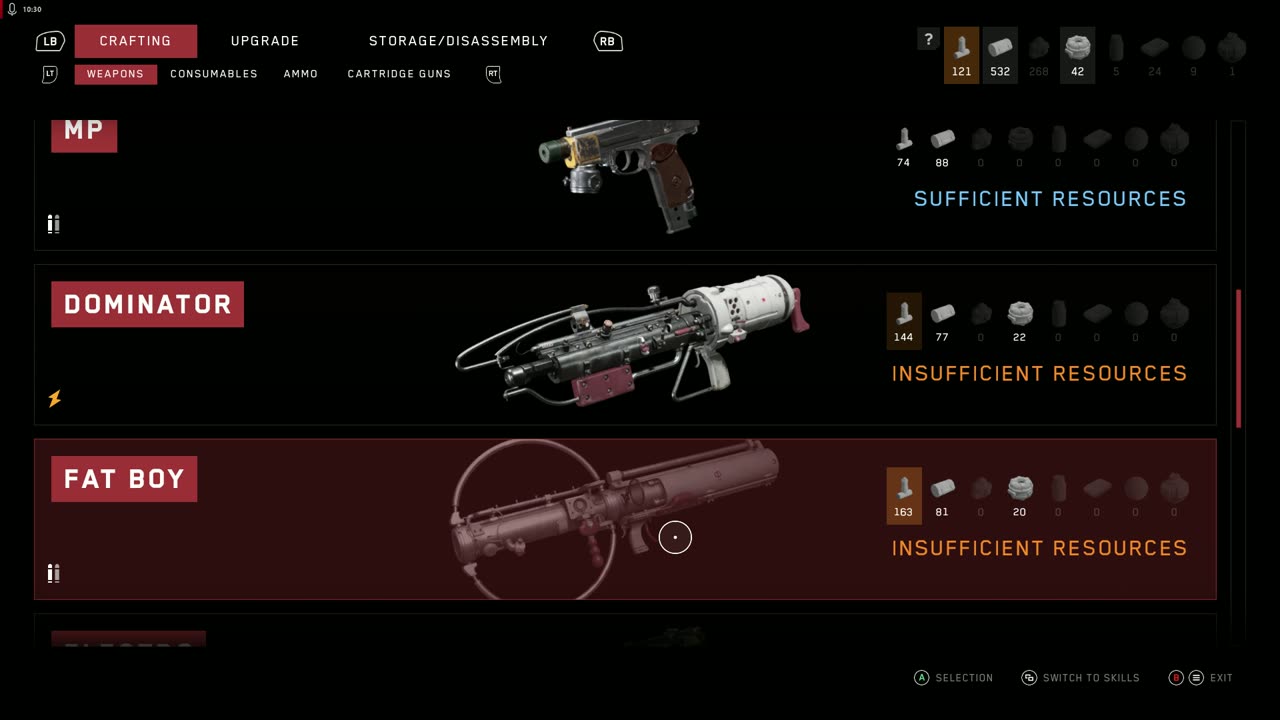Select the Weapons category
The width and height of the screenshot is (1280, 720).
115,74
